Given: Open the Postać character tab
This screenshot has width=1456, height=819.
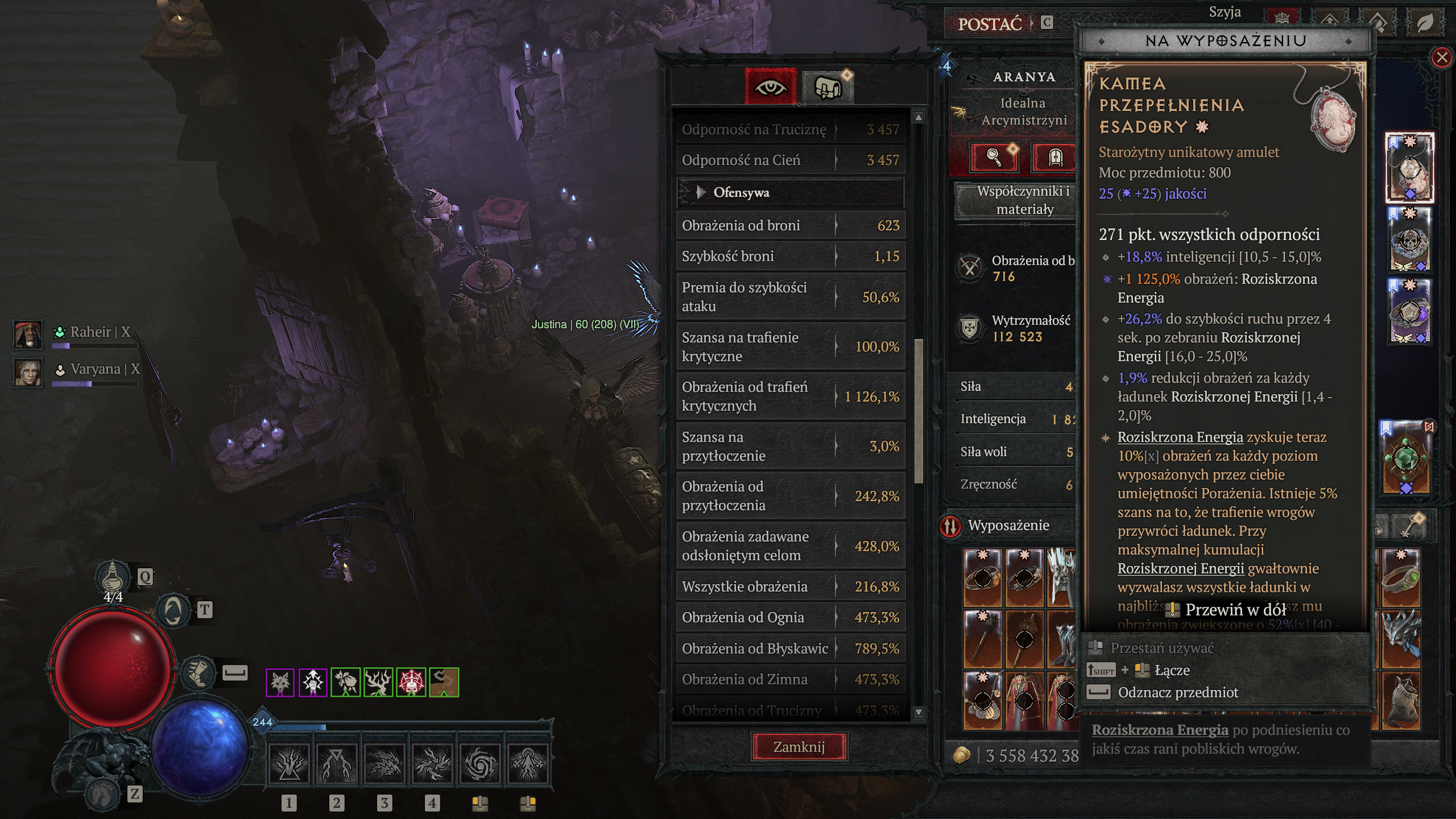Looking at the screenshot, I should (990, 24).
